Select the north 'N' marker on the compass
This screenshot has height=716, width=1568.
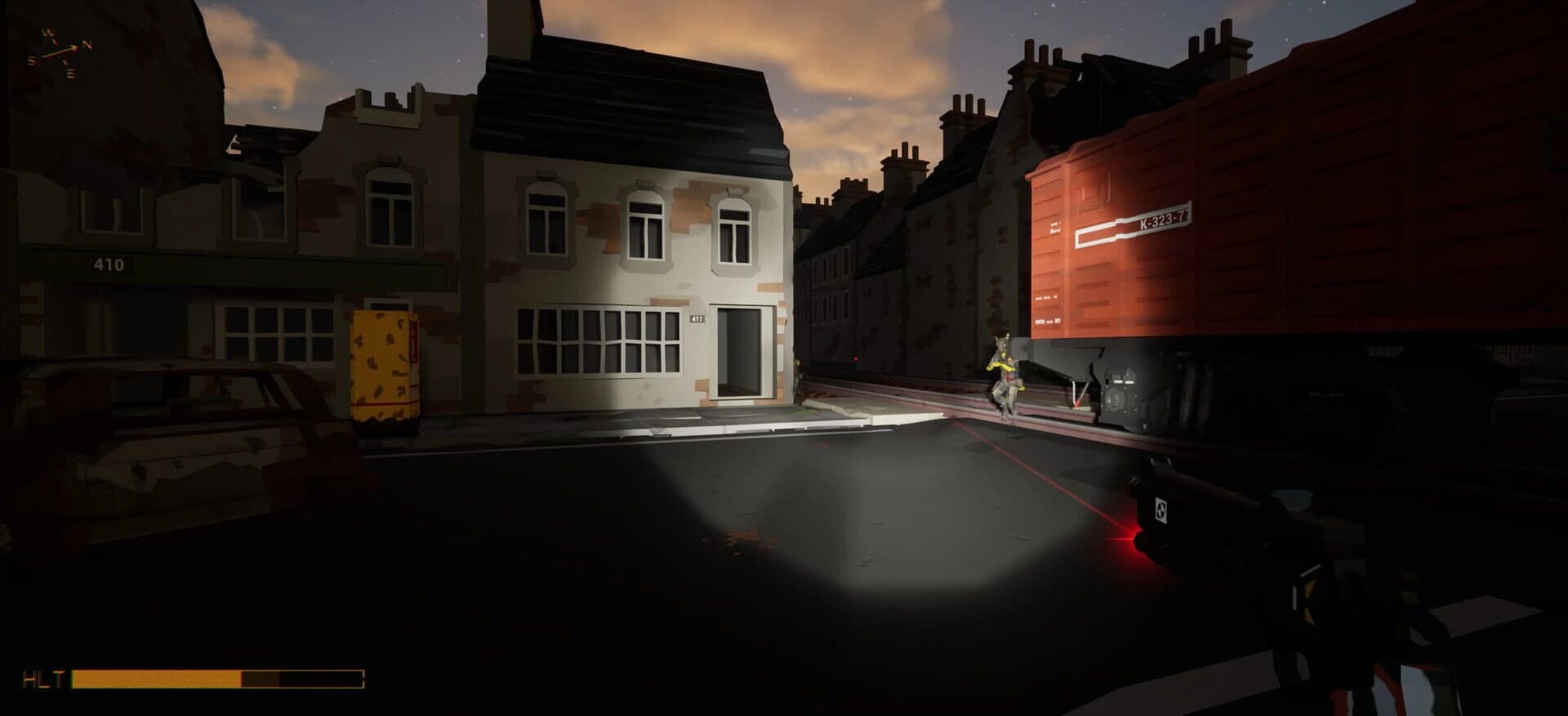click(88, 45)
